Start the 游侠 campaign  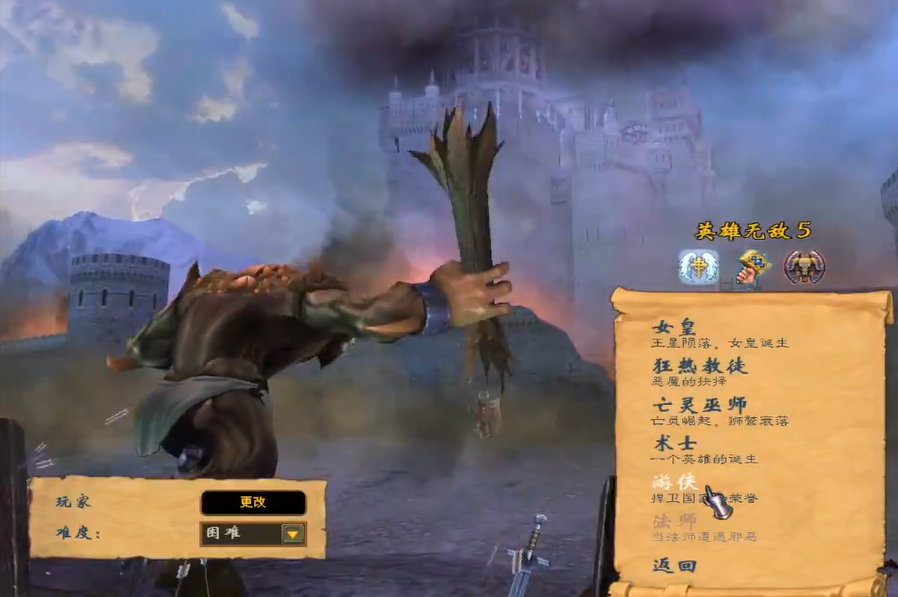pos(675,483)
